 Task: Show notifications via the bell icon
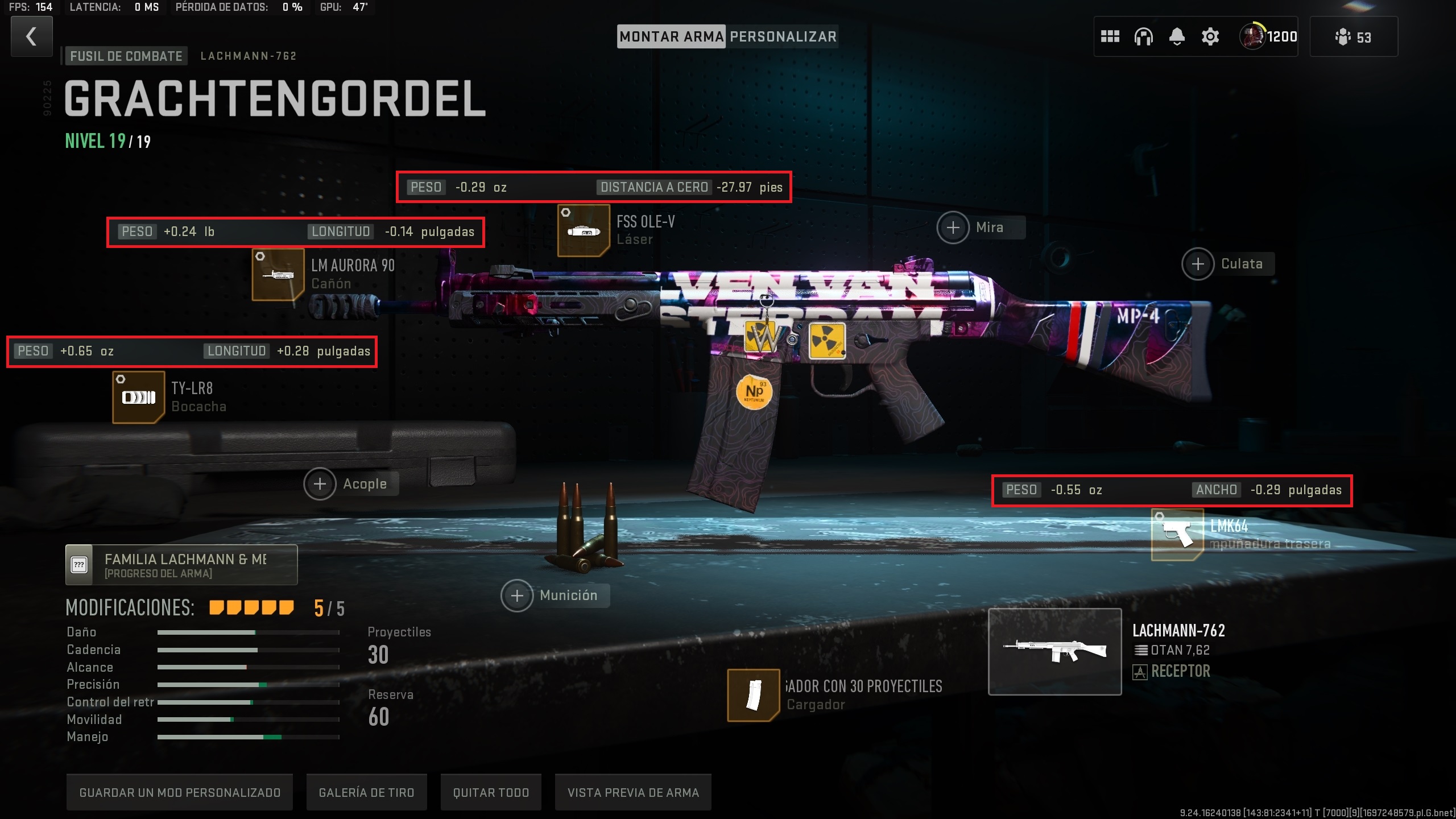point(1177,37)
